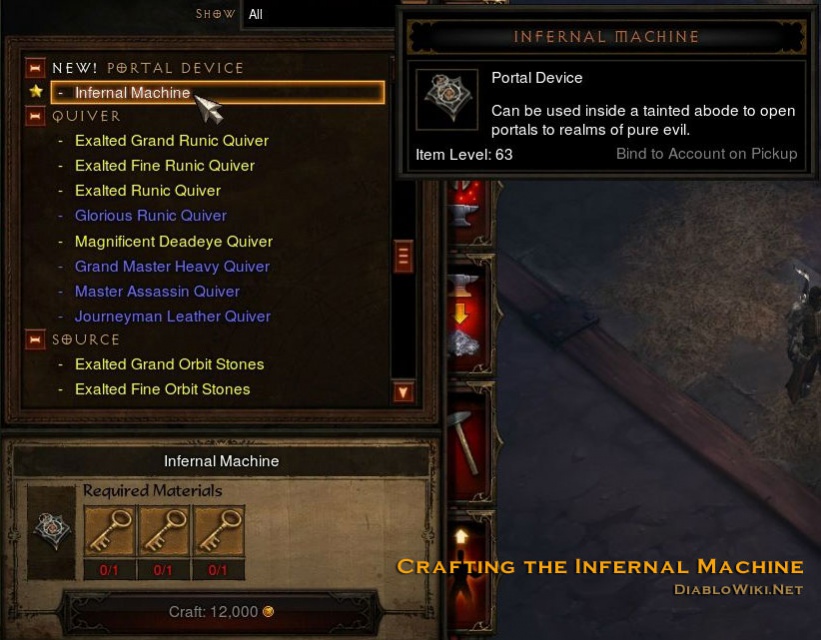Screen dimensions: 821x640
Task: Select Exalted Fine Runic Quiver
Action: click(x=164, y=166)
